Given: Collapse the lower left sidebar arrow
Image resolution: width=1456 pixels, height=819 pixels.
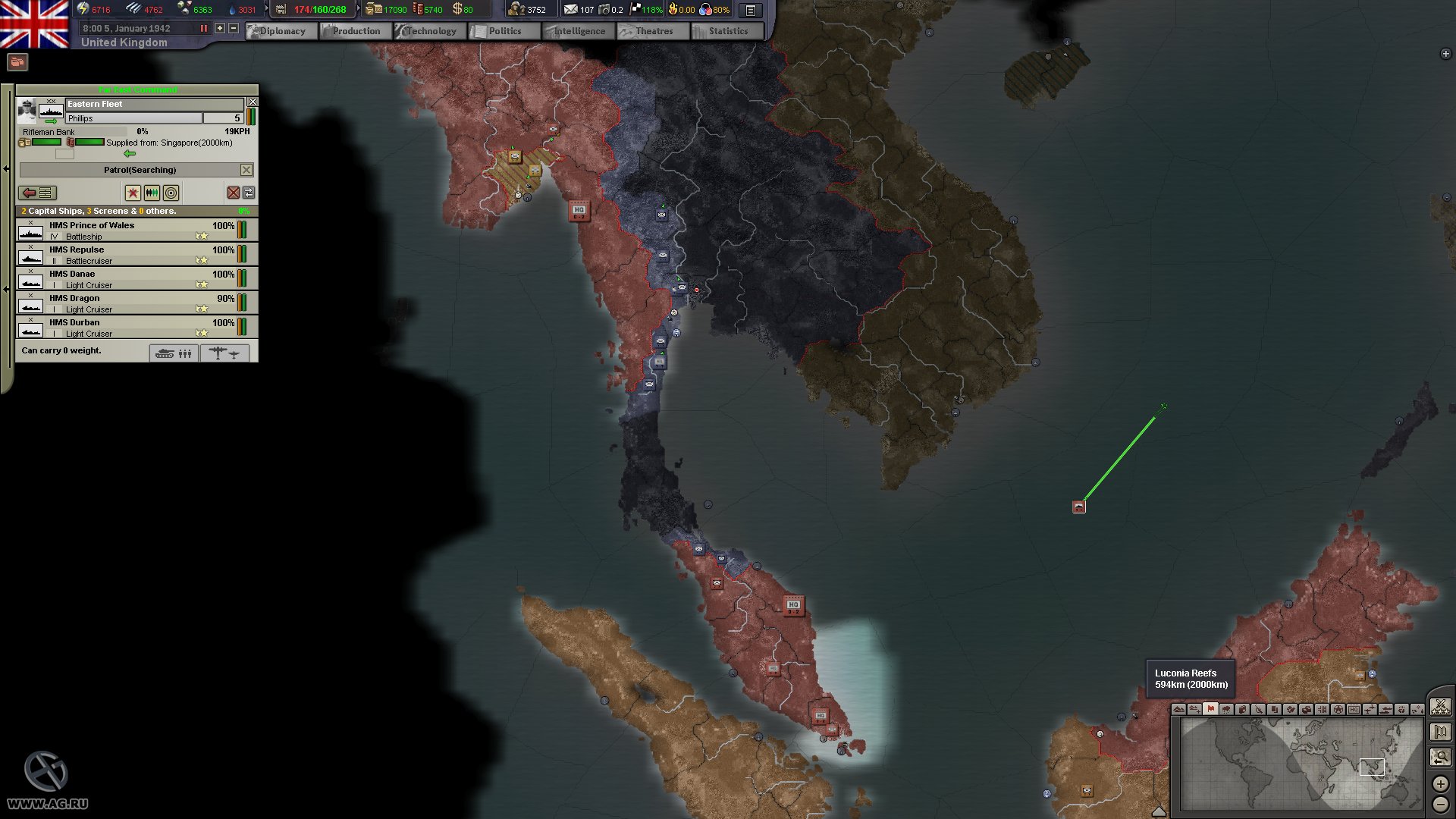Looking at the screenshot, I should click(x=8, y=287).
